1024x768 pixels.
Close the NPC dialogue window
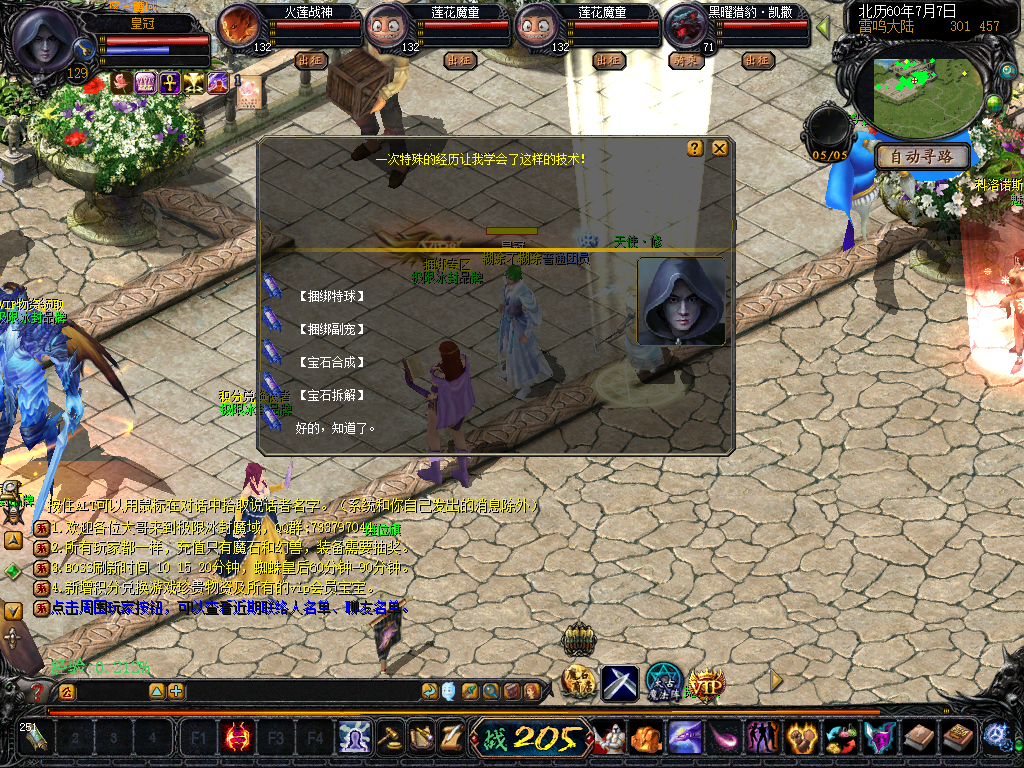tap(719, 149)
